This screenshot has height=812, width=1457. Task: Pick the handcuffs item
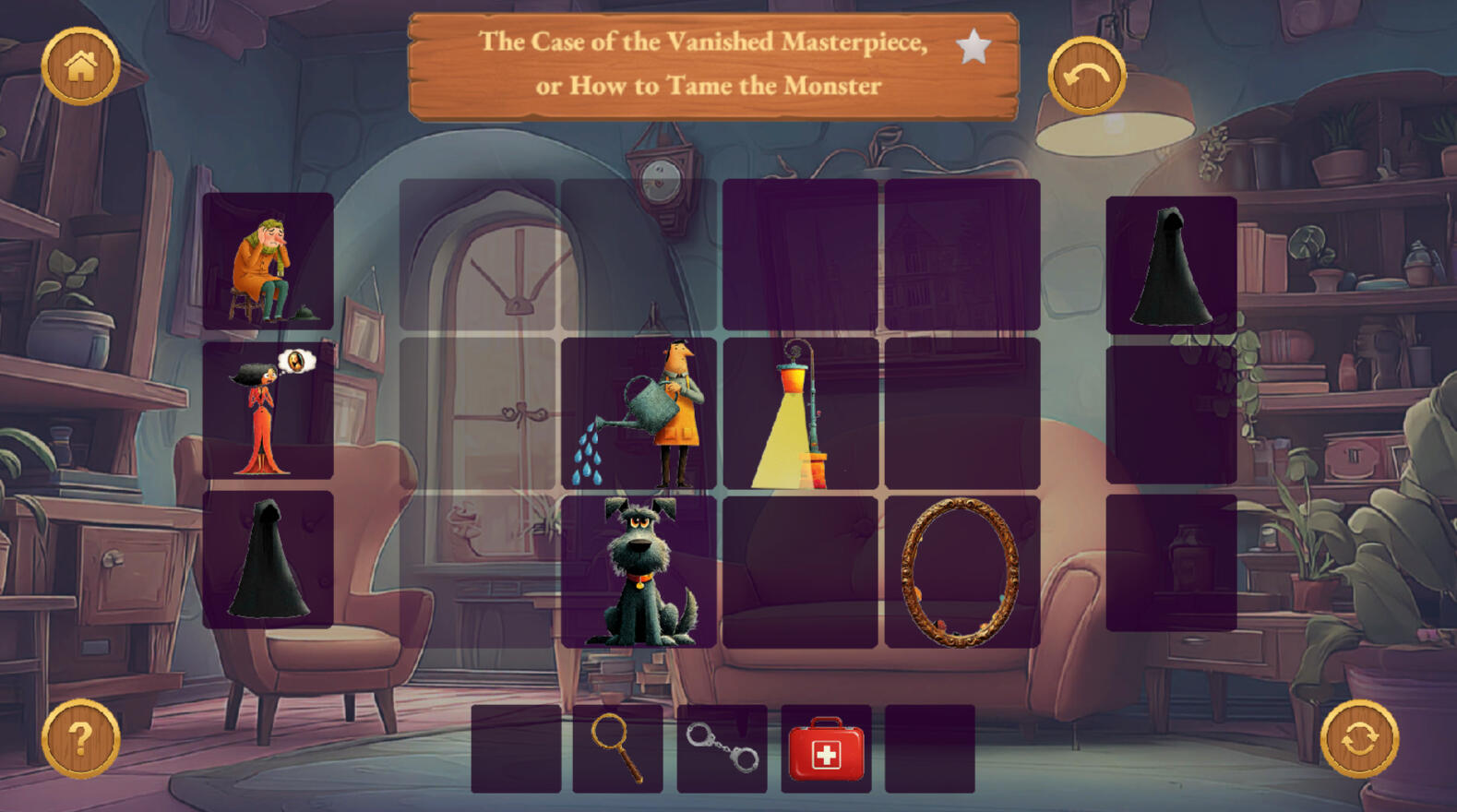pos(722,748)
